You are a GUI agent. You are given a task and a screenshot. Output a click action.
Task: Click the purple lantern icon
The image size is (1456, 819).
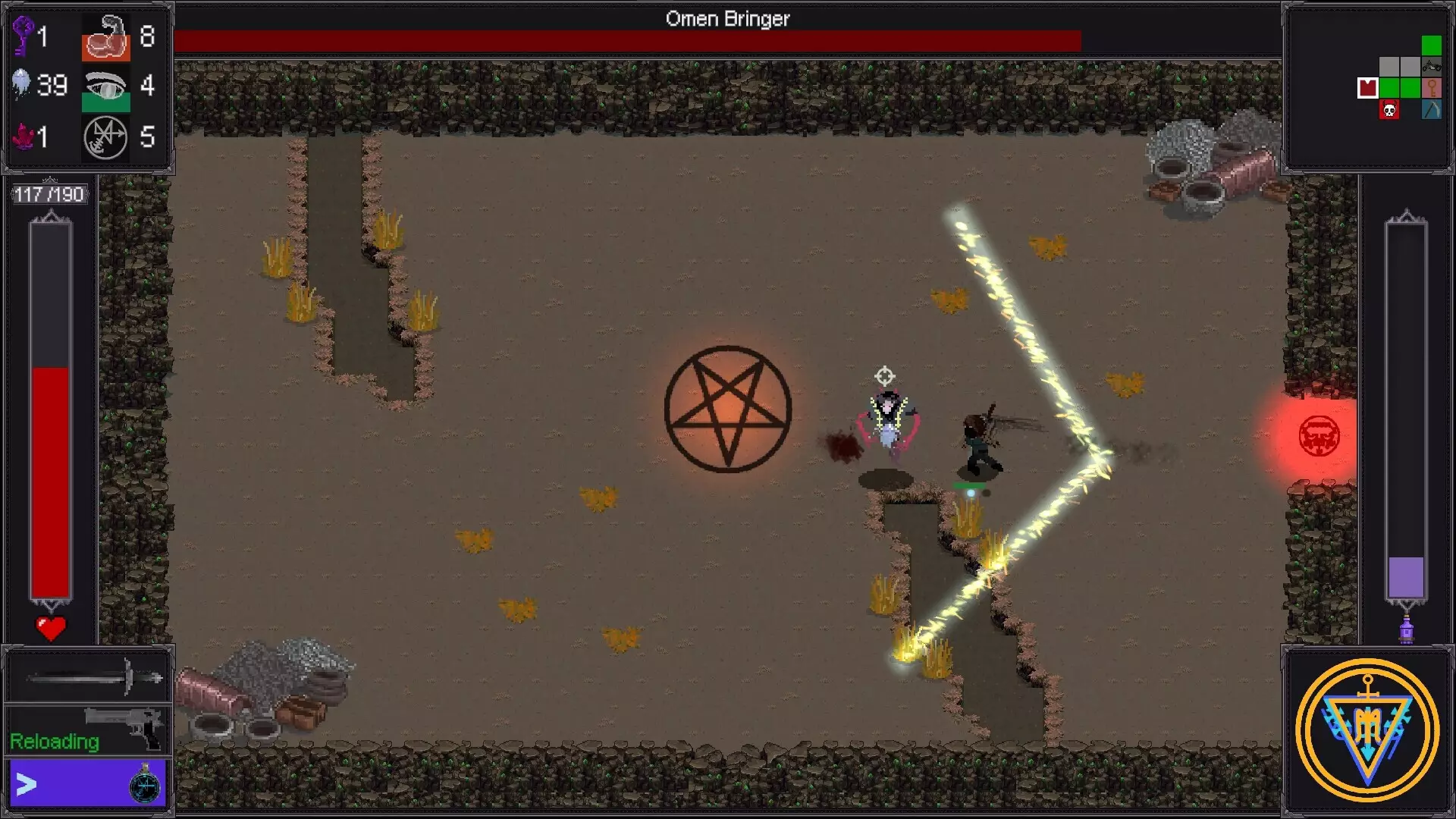(x=1406, y=630)
